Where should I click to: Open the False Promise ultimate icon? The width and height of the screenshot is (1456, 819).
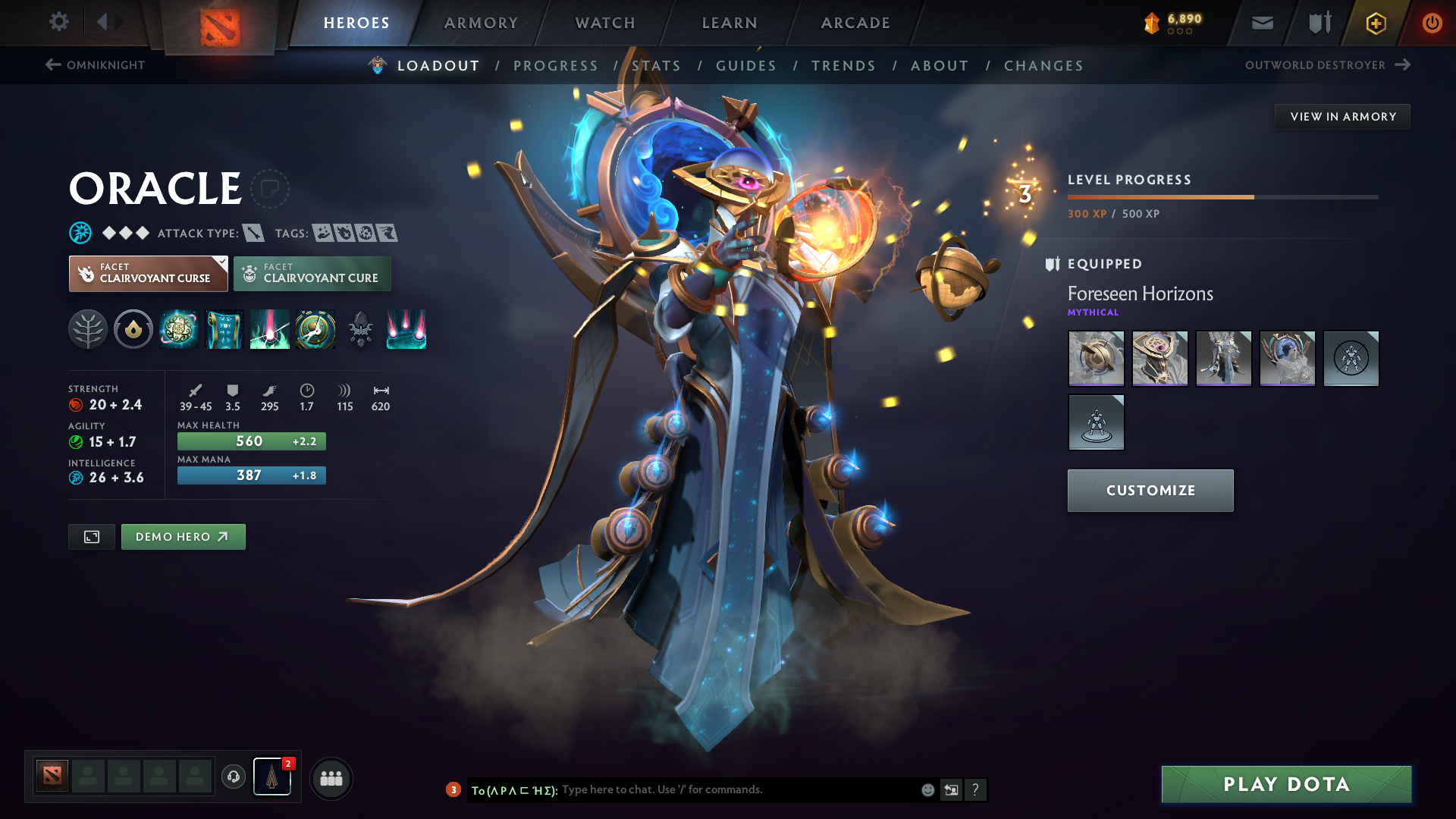pyautogui.click(x=315, y=329)
